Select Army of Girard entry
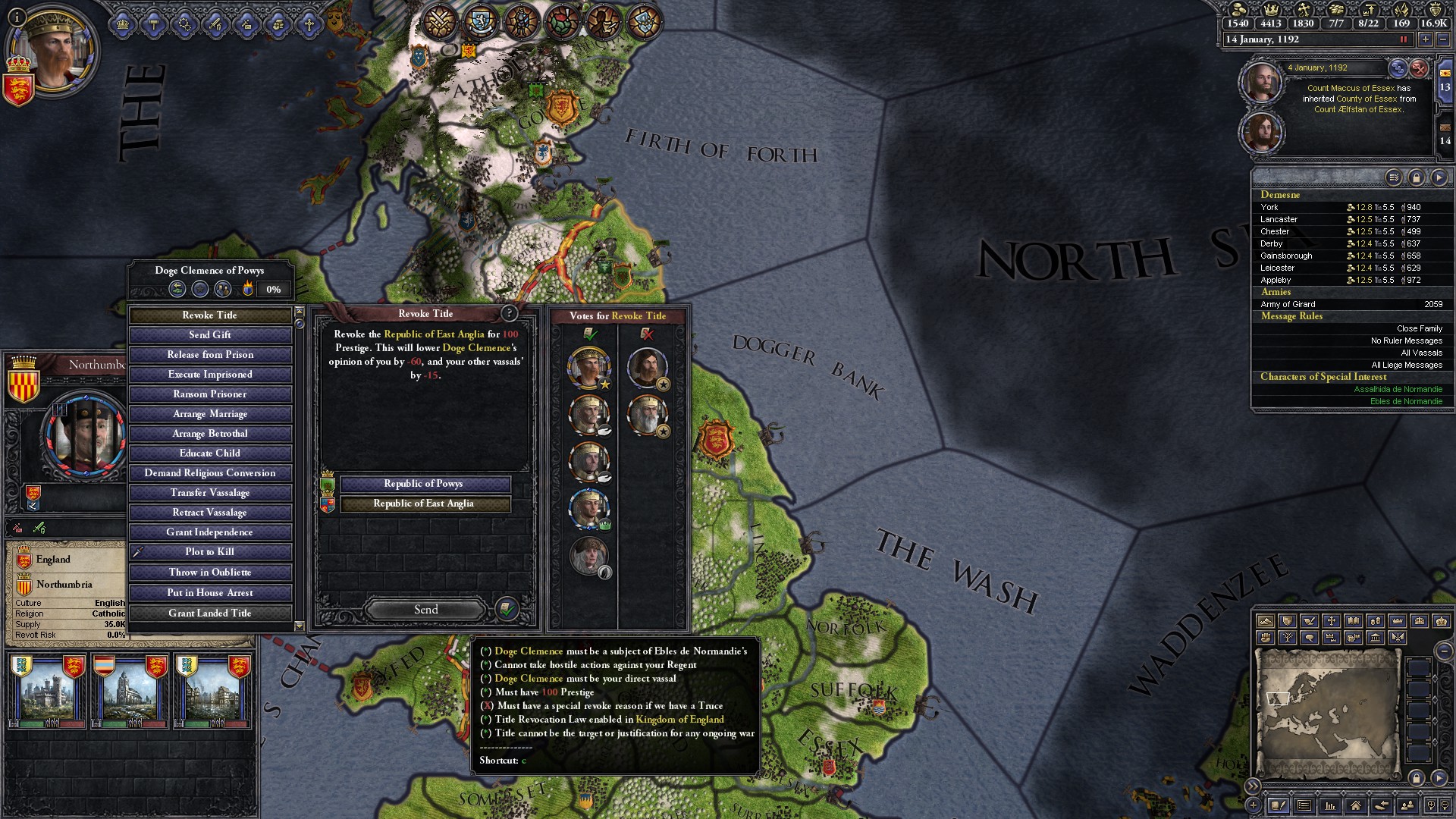Image resolution: width=1456 pixels, height=819 pixels. [x=1288, y=304]
